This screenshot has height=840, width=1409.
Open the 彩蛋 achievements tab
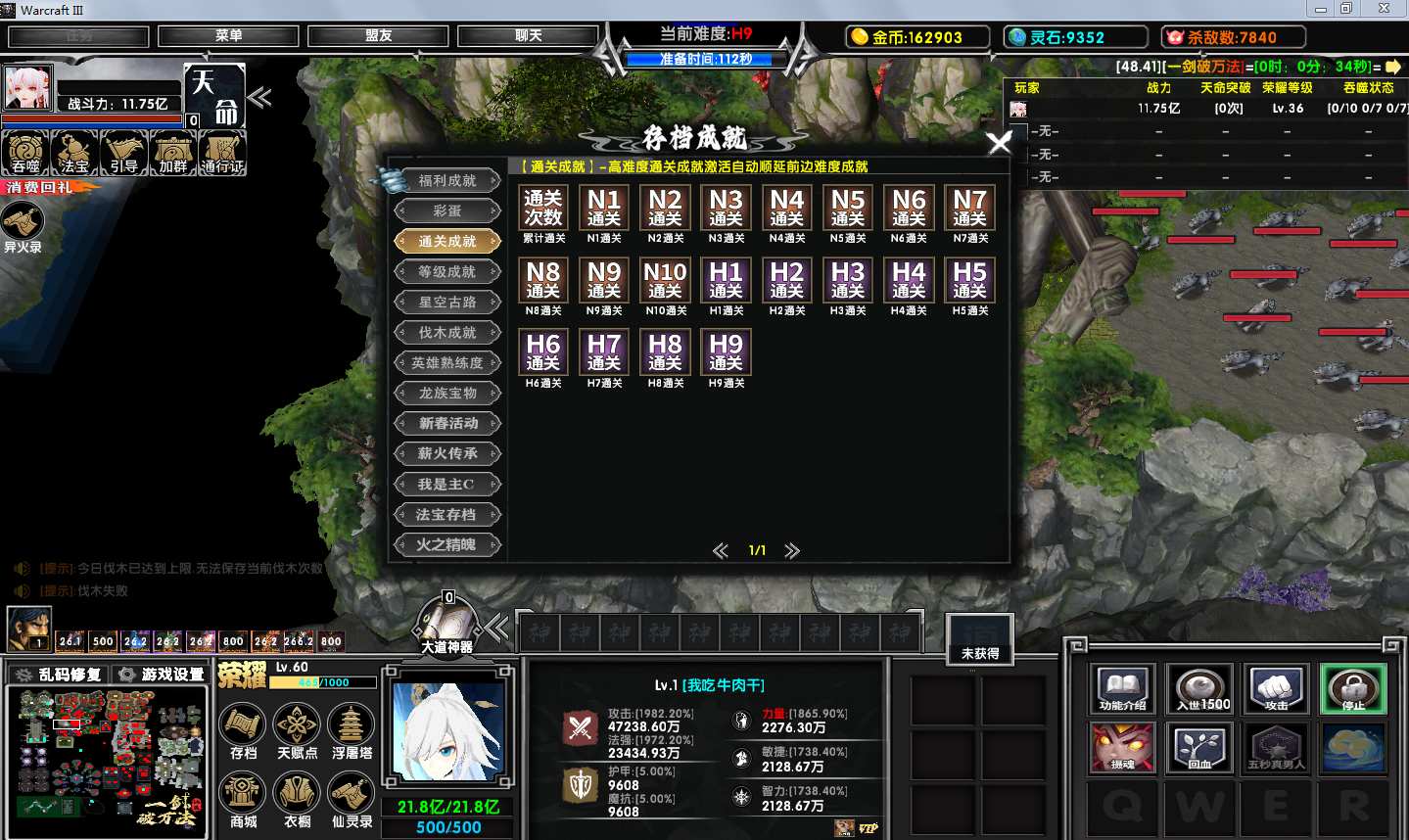point(447,211)
